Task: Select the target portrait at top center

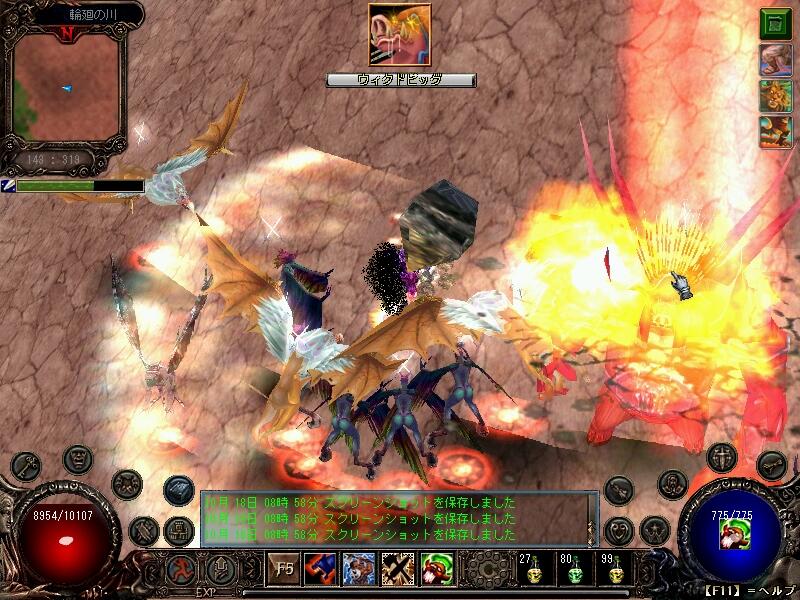Action: [399, 35]
